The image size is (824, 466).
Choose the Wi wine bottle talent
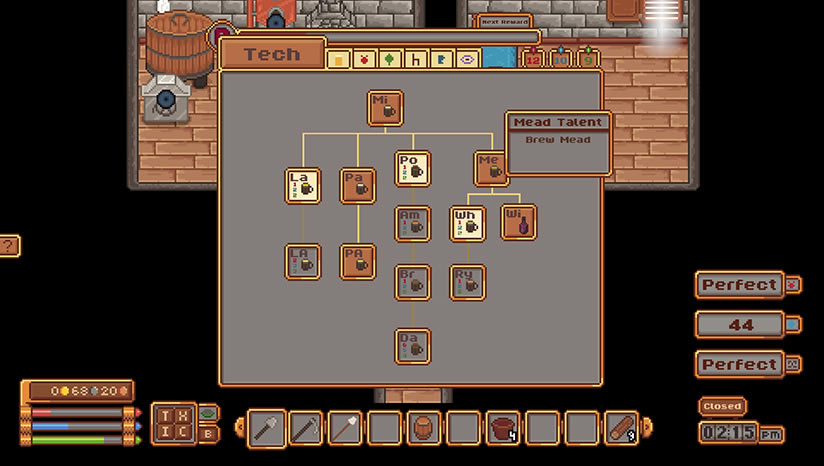518,222
